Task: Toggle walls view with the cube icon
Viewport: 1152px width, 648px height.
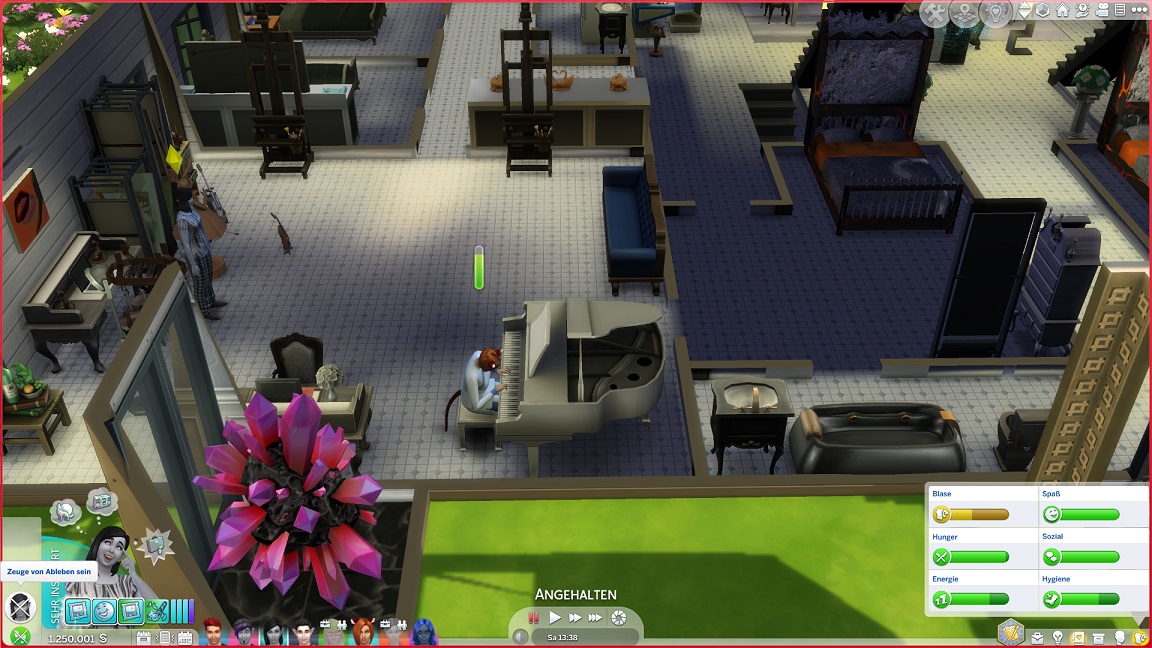Action: pyautogui.click(x=1042, y=11)
